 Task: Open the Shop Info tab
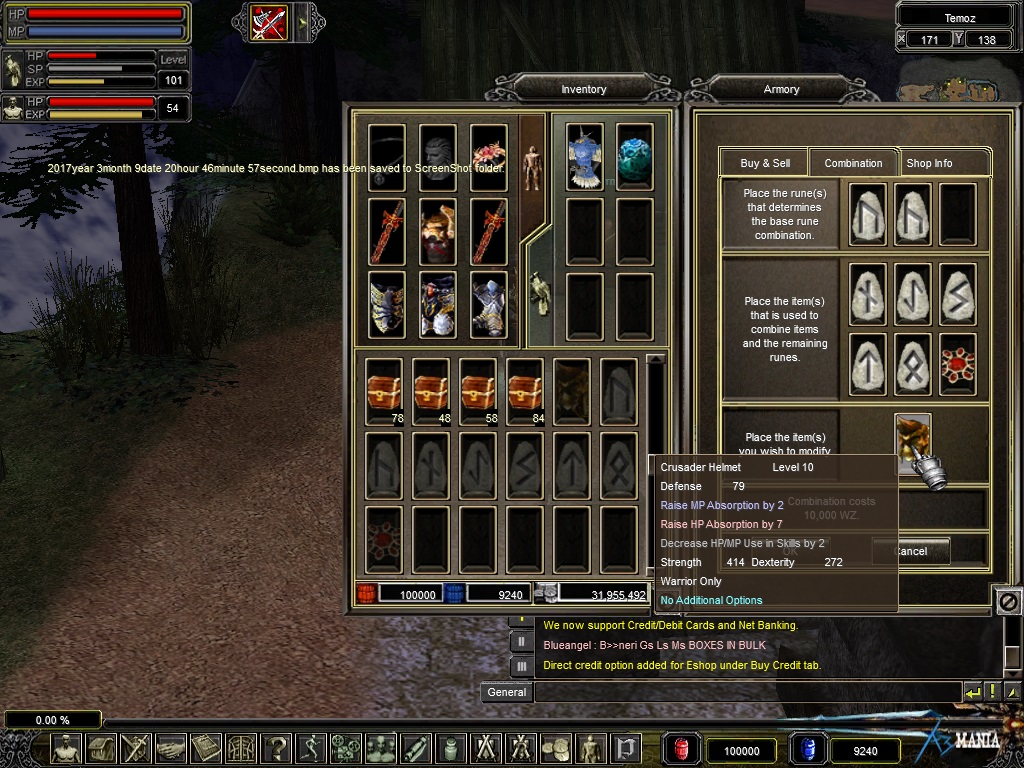pyautogui.click(x=929, y=163)
